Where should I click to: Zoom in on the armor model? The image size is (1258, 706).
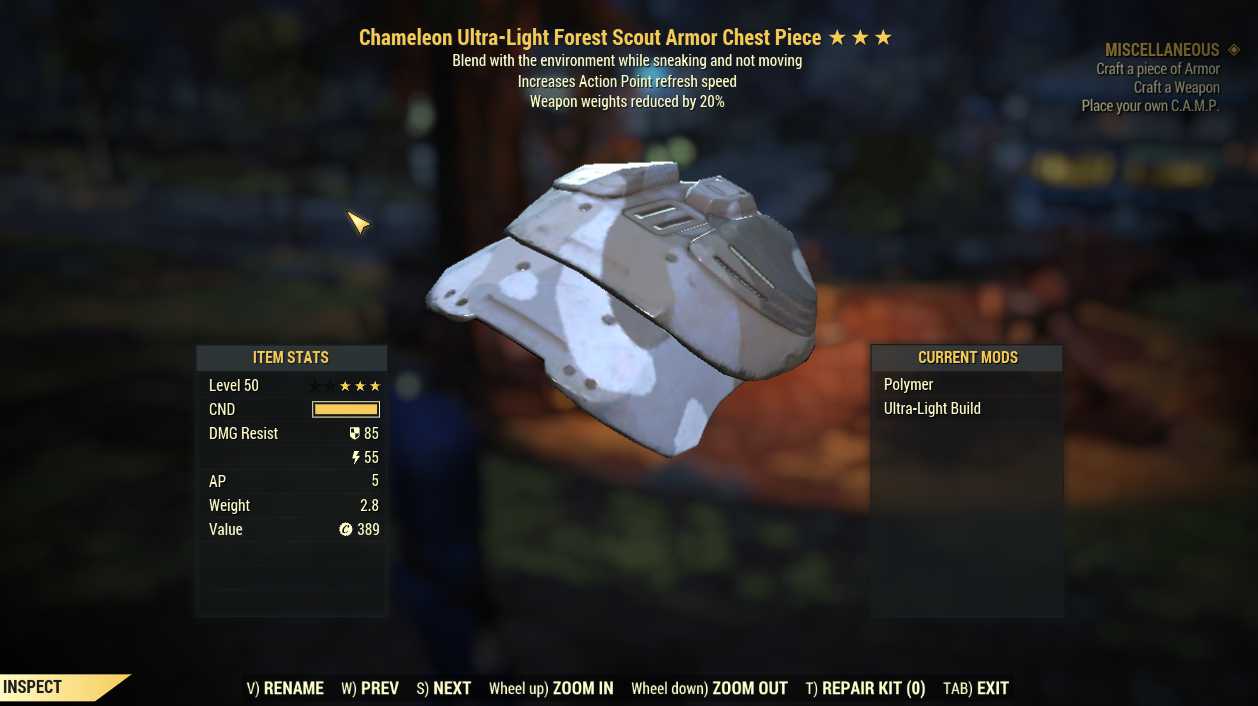pyautogui.click(x=551, y=688)
